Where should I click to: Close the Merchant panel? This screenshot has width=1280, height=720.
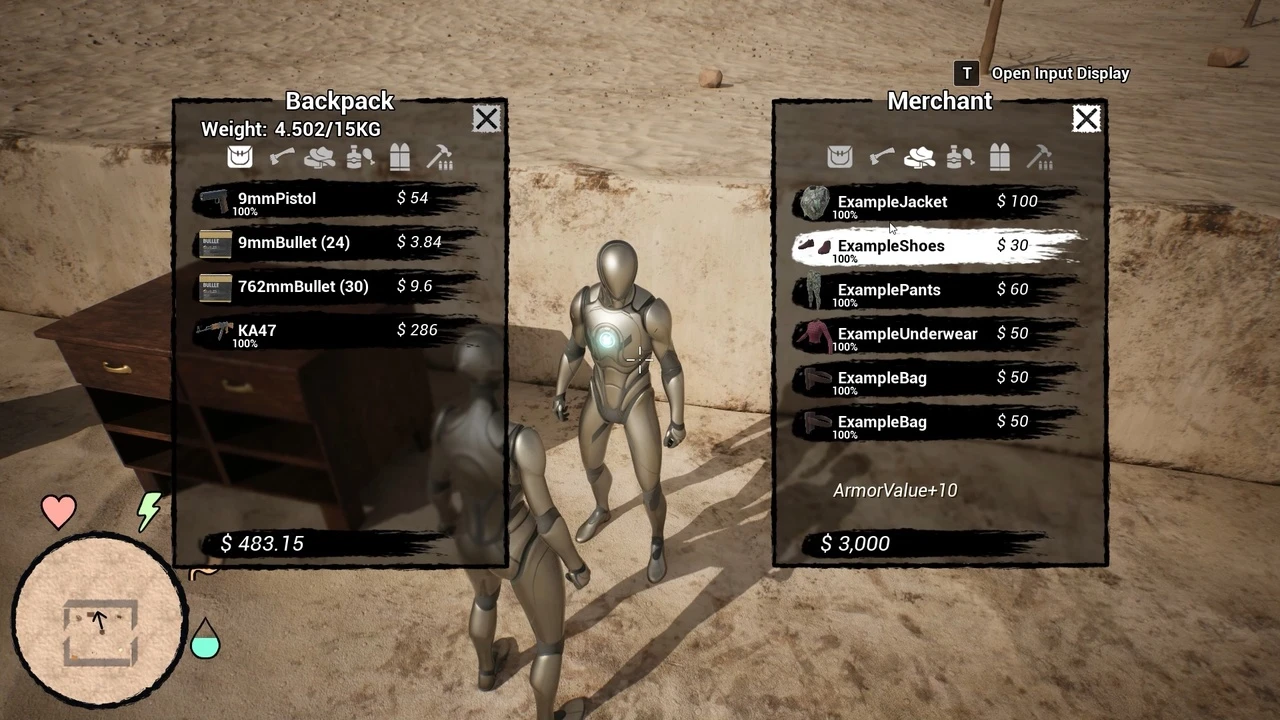pyautogui.click(x=1086, y=120)
